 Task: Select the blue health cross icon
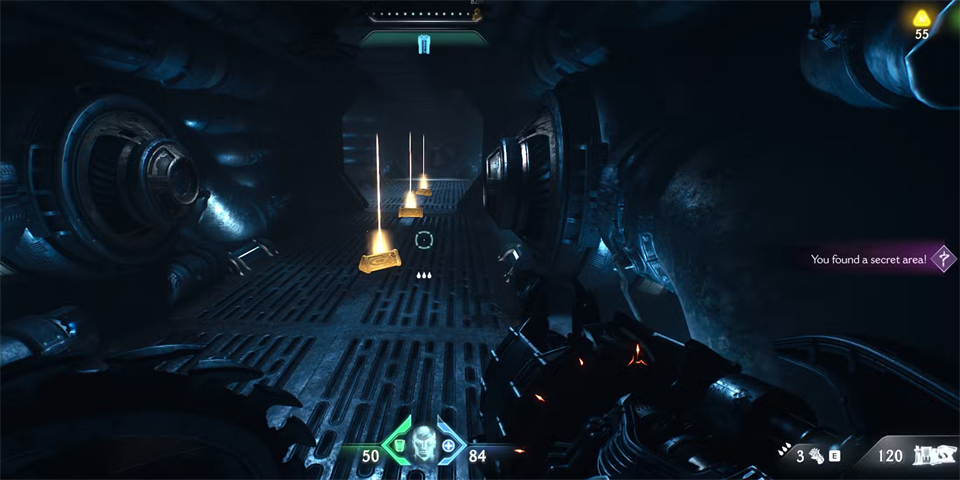tap(448, 446)
